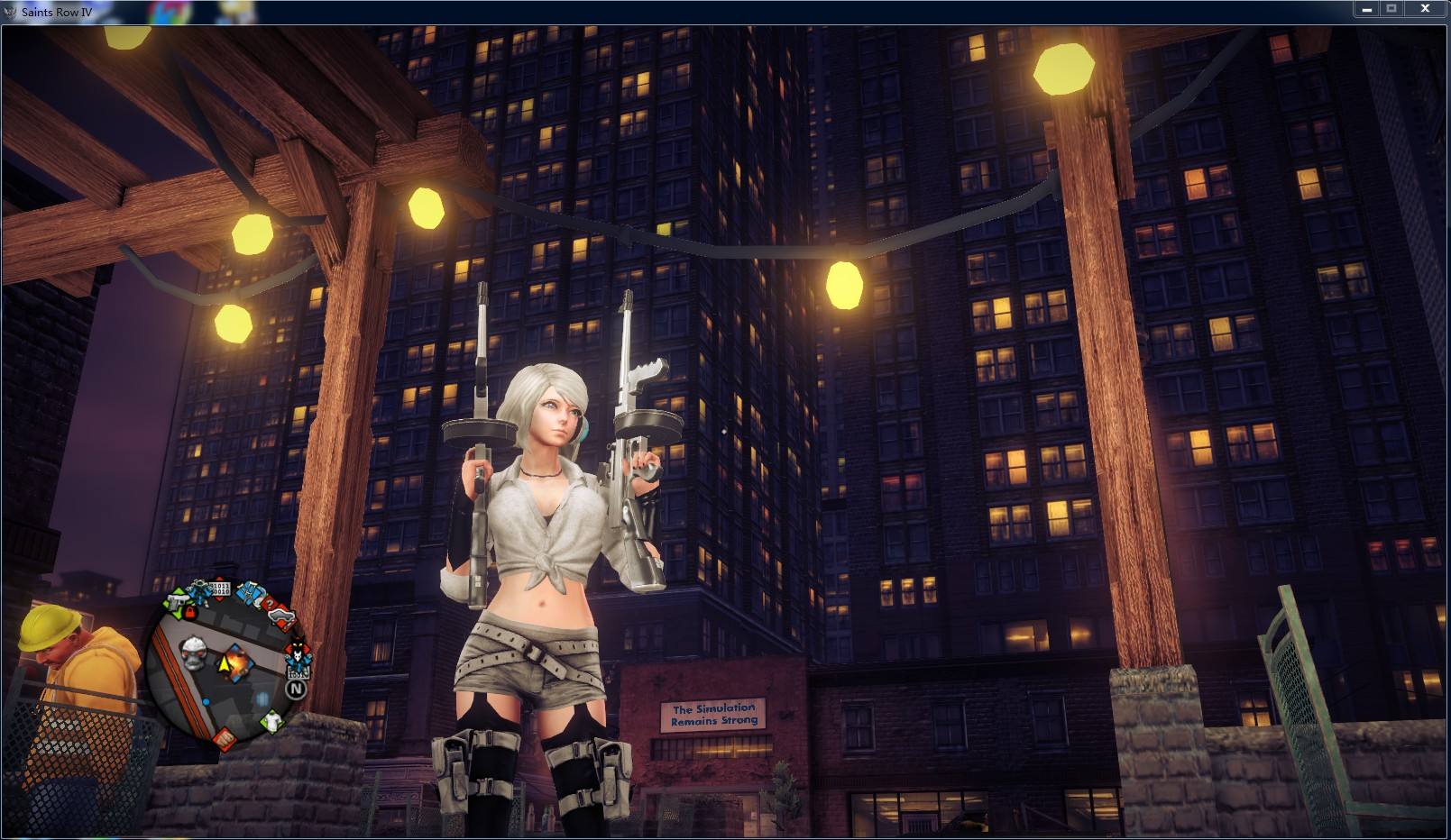1451x840 pixels.
Task: Click the white t-shirt clothing store marker
Action: point(272,721)
